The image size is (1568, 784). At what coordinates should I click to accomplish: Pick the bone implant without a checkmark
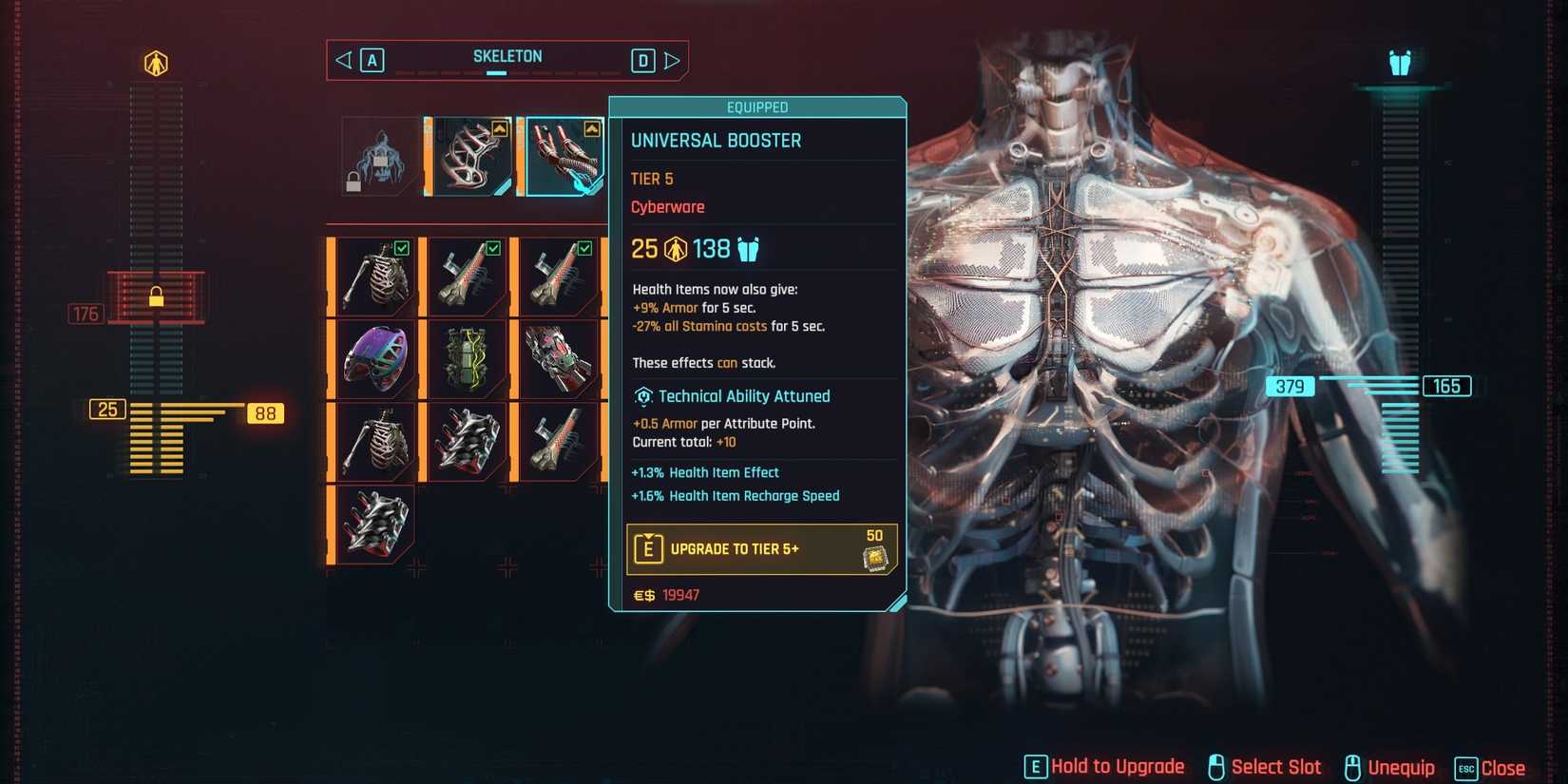point(559,442)
